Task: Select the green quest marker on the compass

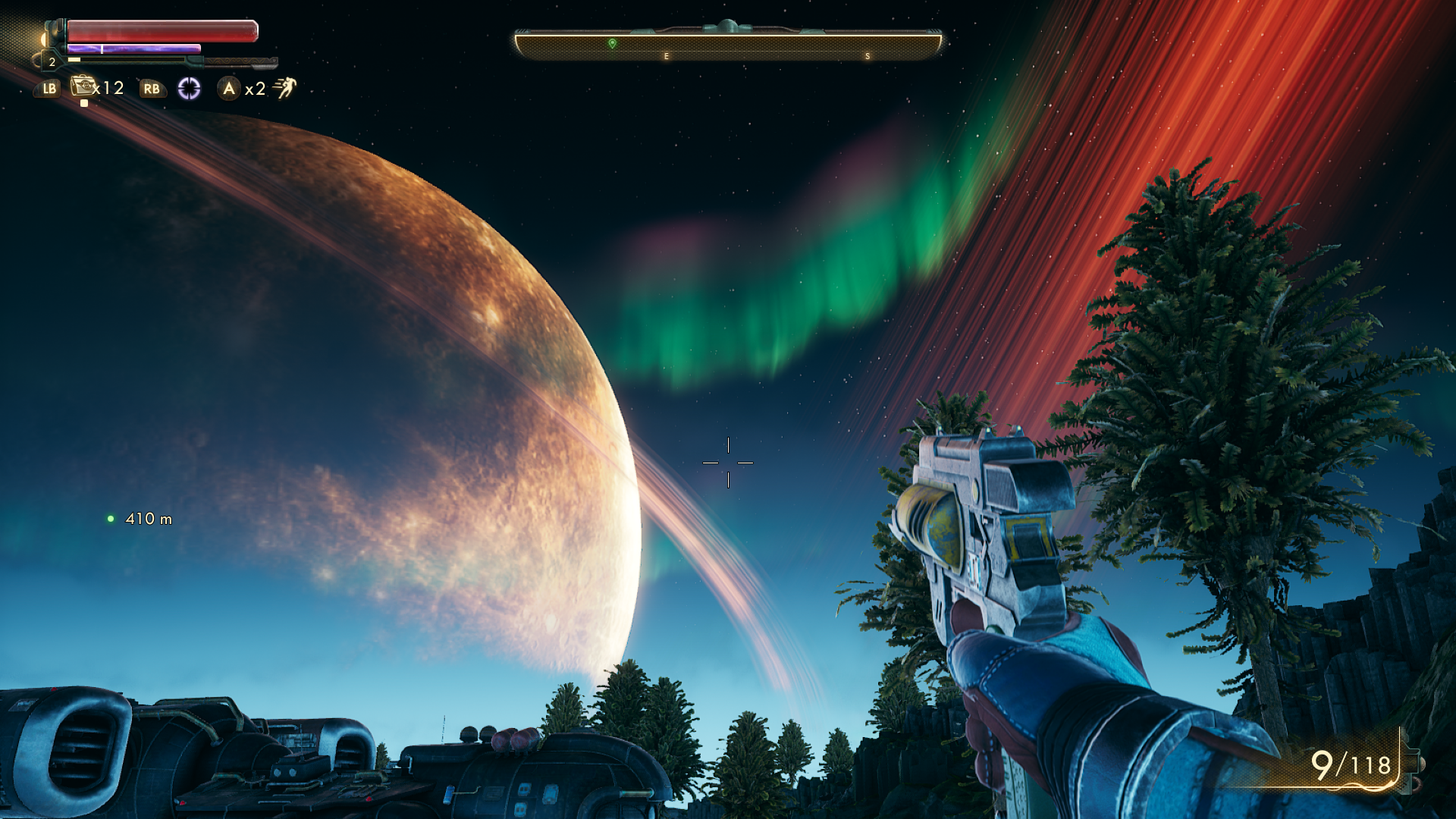Action: point(612,44)
